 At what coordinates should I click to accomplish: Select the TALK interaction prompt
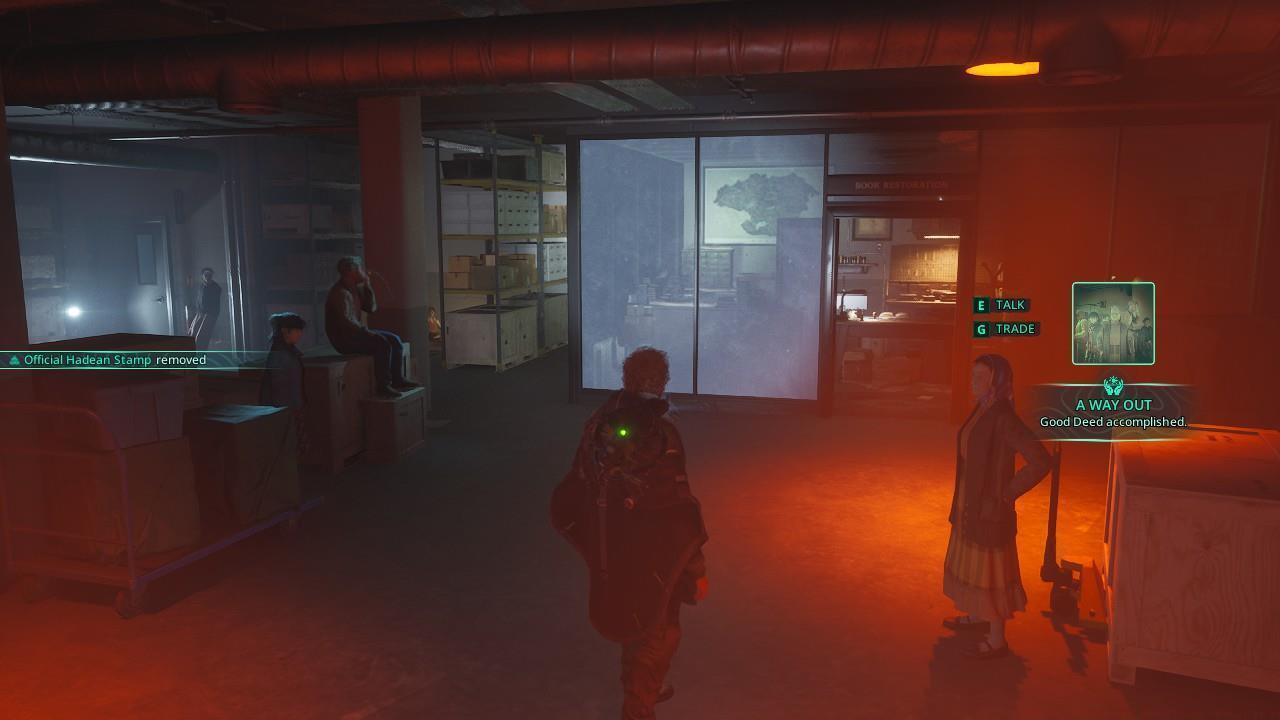click(x=1011, y=304)
